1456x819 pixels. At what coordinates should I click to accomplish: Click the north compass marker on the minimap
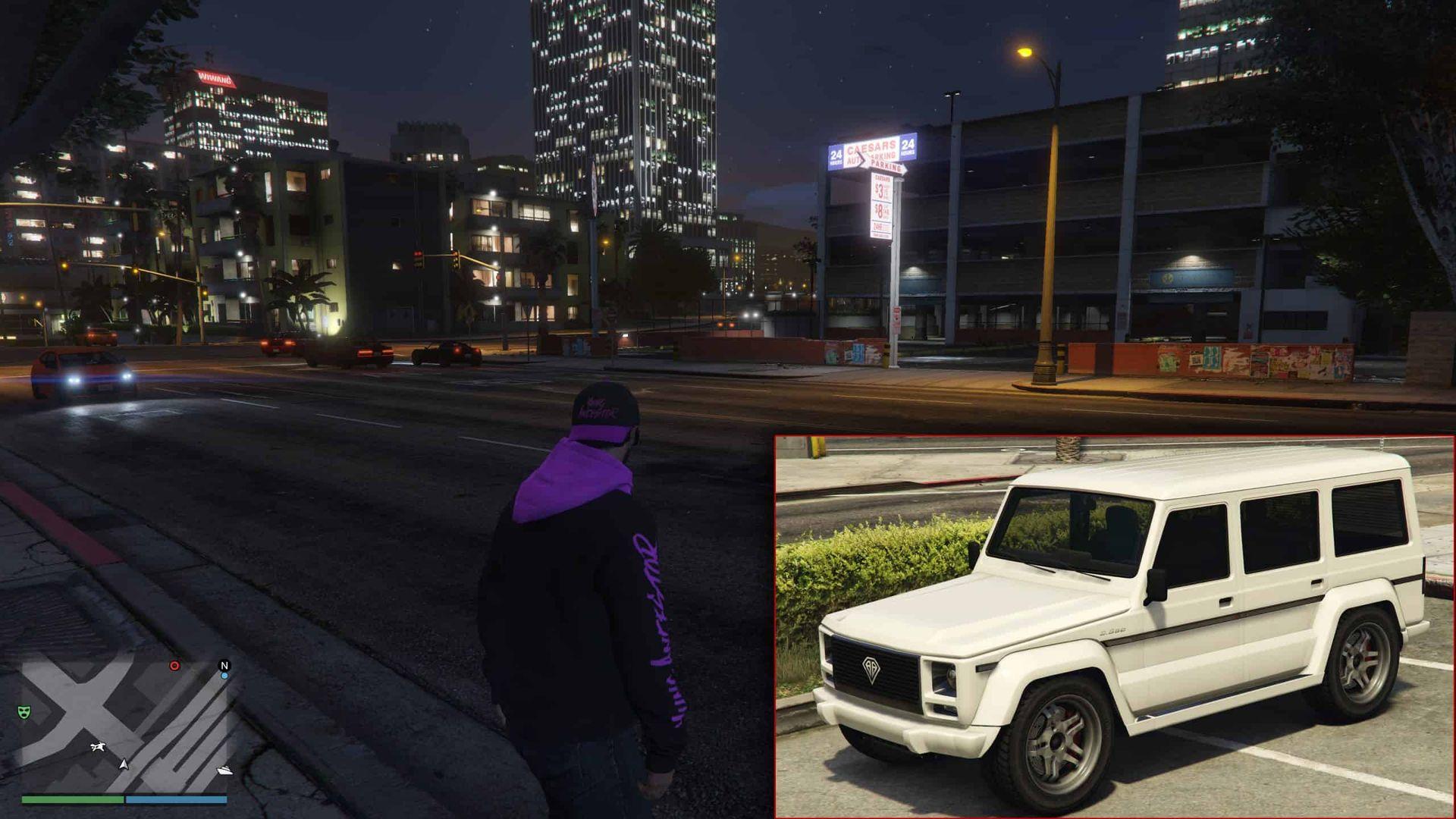coord(224,665)
